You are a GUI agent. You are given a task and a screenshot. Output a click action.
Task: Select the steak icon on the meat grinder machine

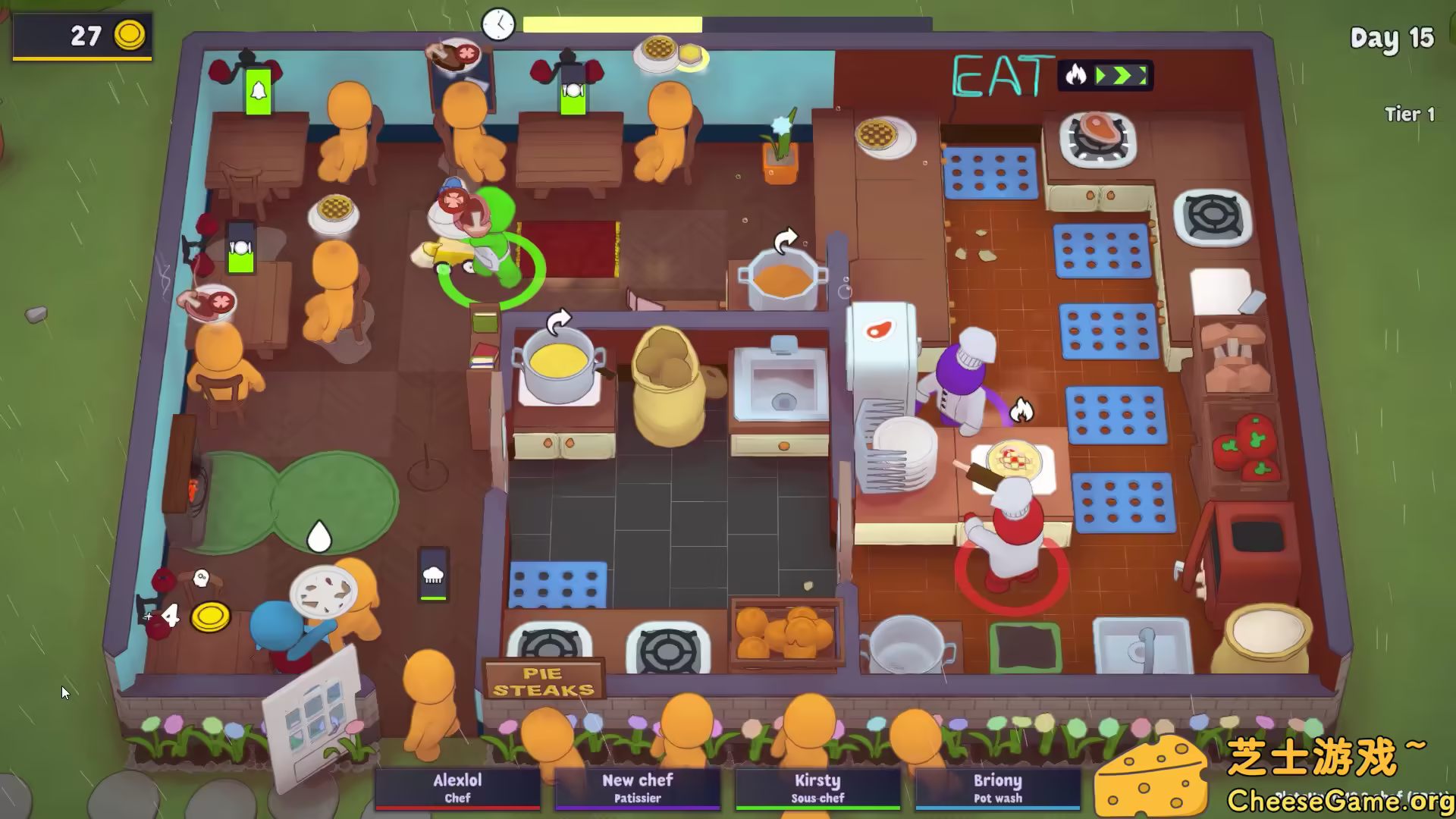pyautogui.click(x=878, y=331)
